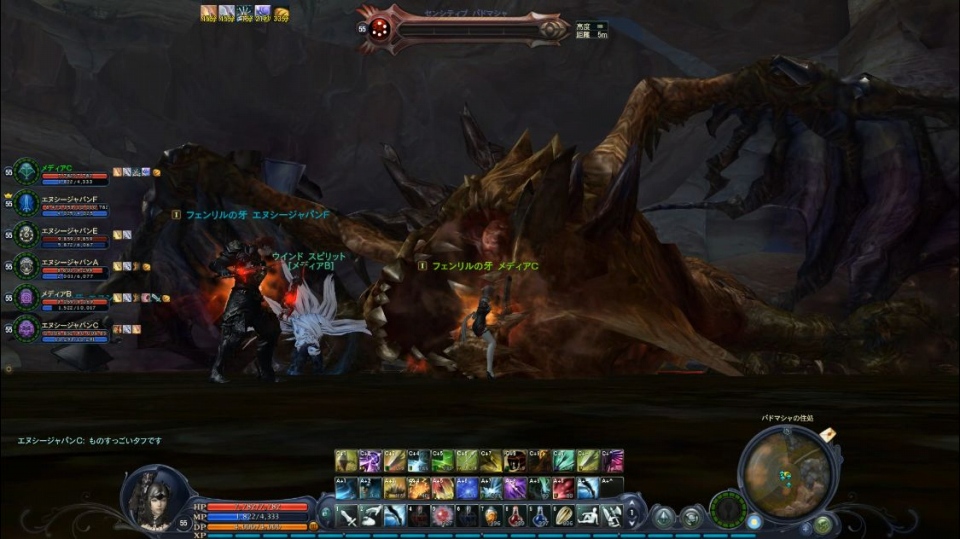Drink the blue mana potion in slot 9
The image size is (960, 539).
click(539, 516)
